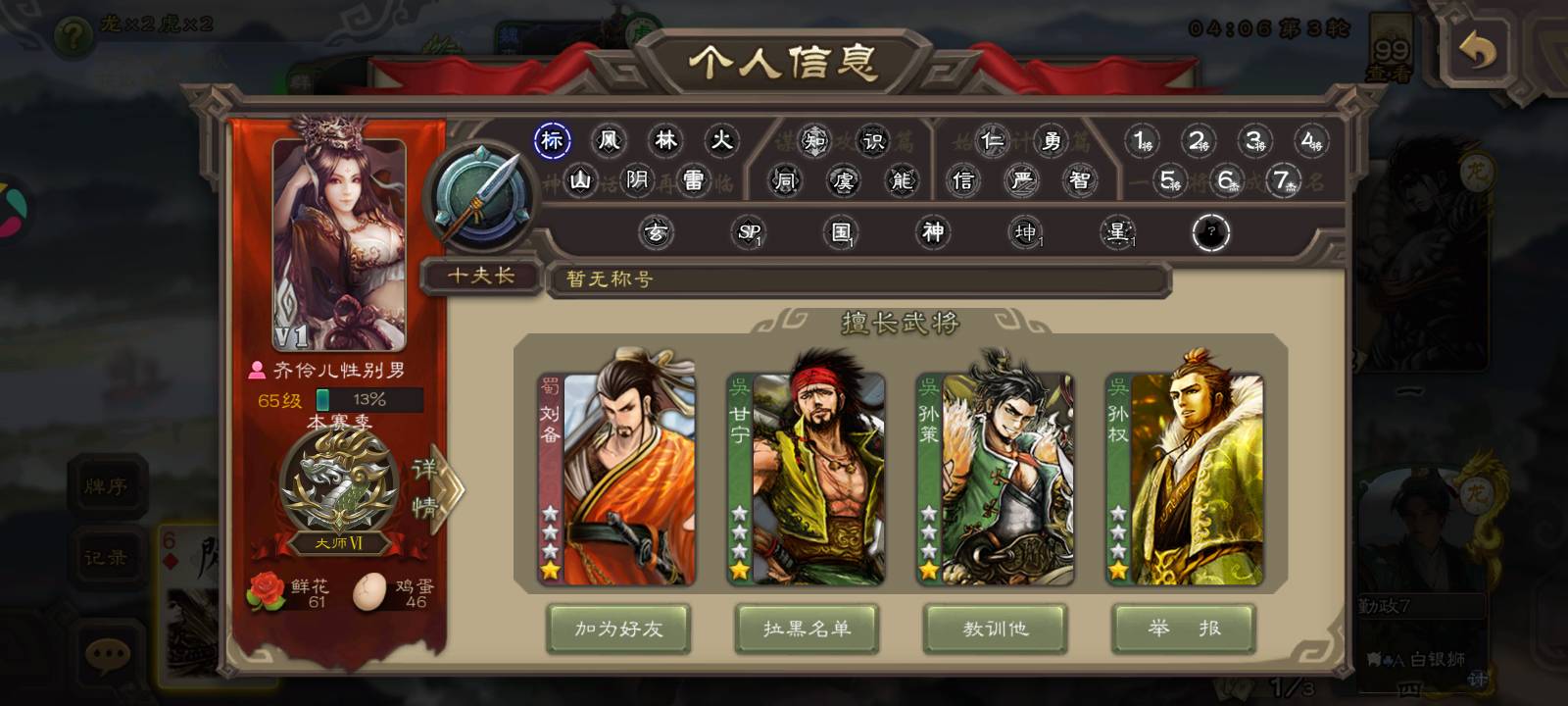The width and height of the screenshot is (1568, 706).
Task: Open the 风 pack tab
Action: point(610,140)
